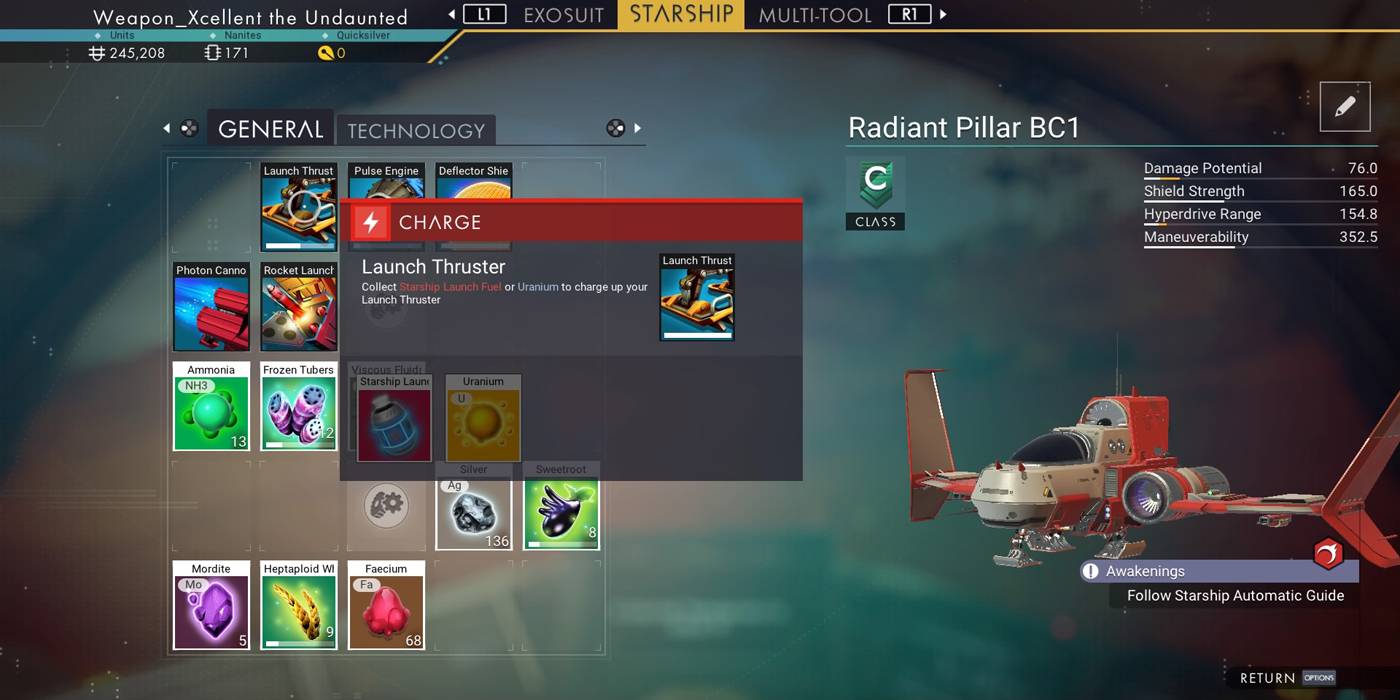Rename ship with the pencil edit button
Image resolution: width=1400 pixels, height=700 pixels.
pos(1344,107)
